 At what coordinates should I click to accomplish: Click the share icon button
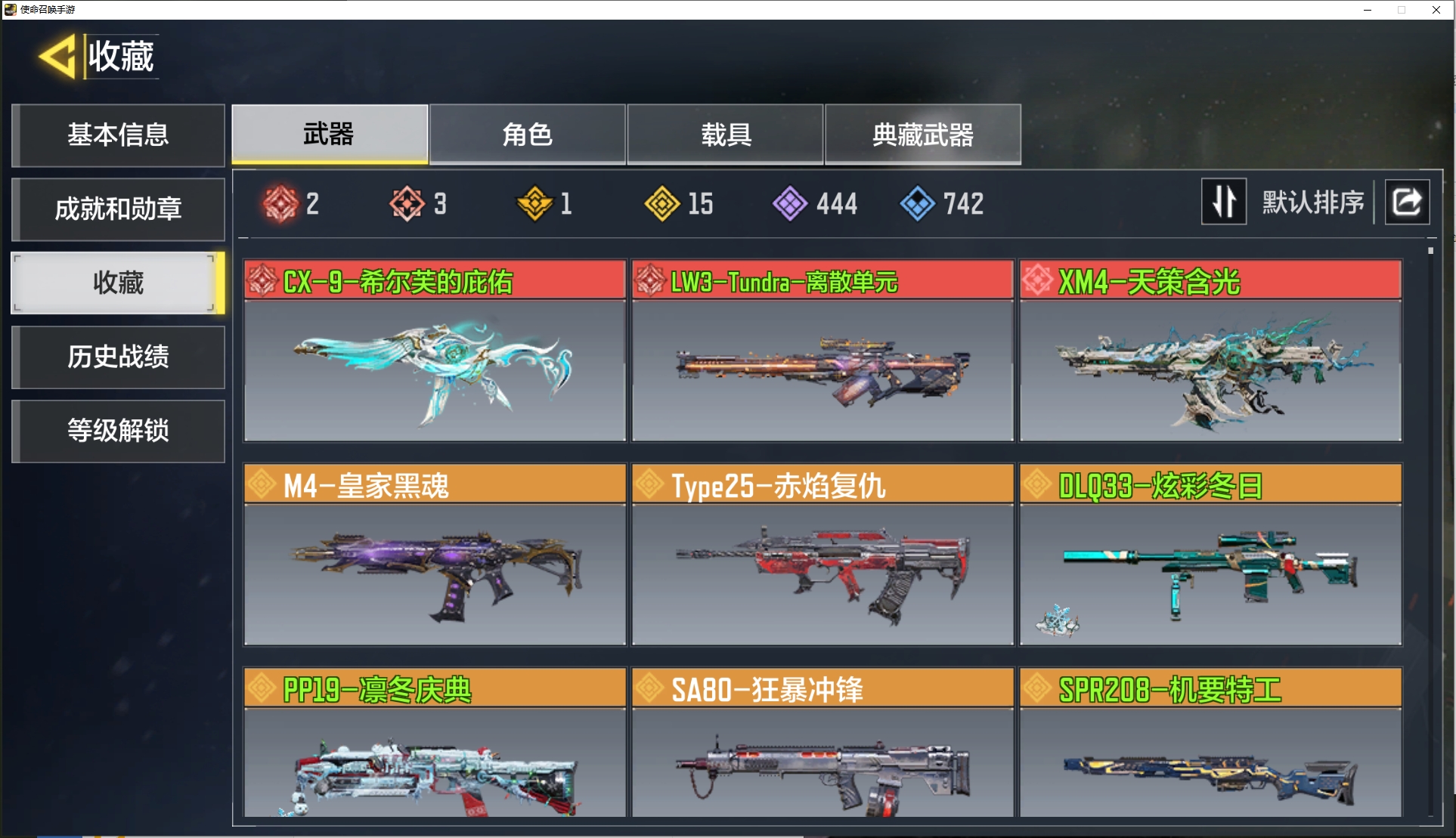1406,202
